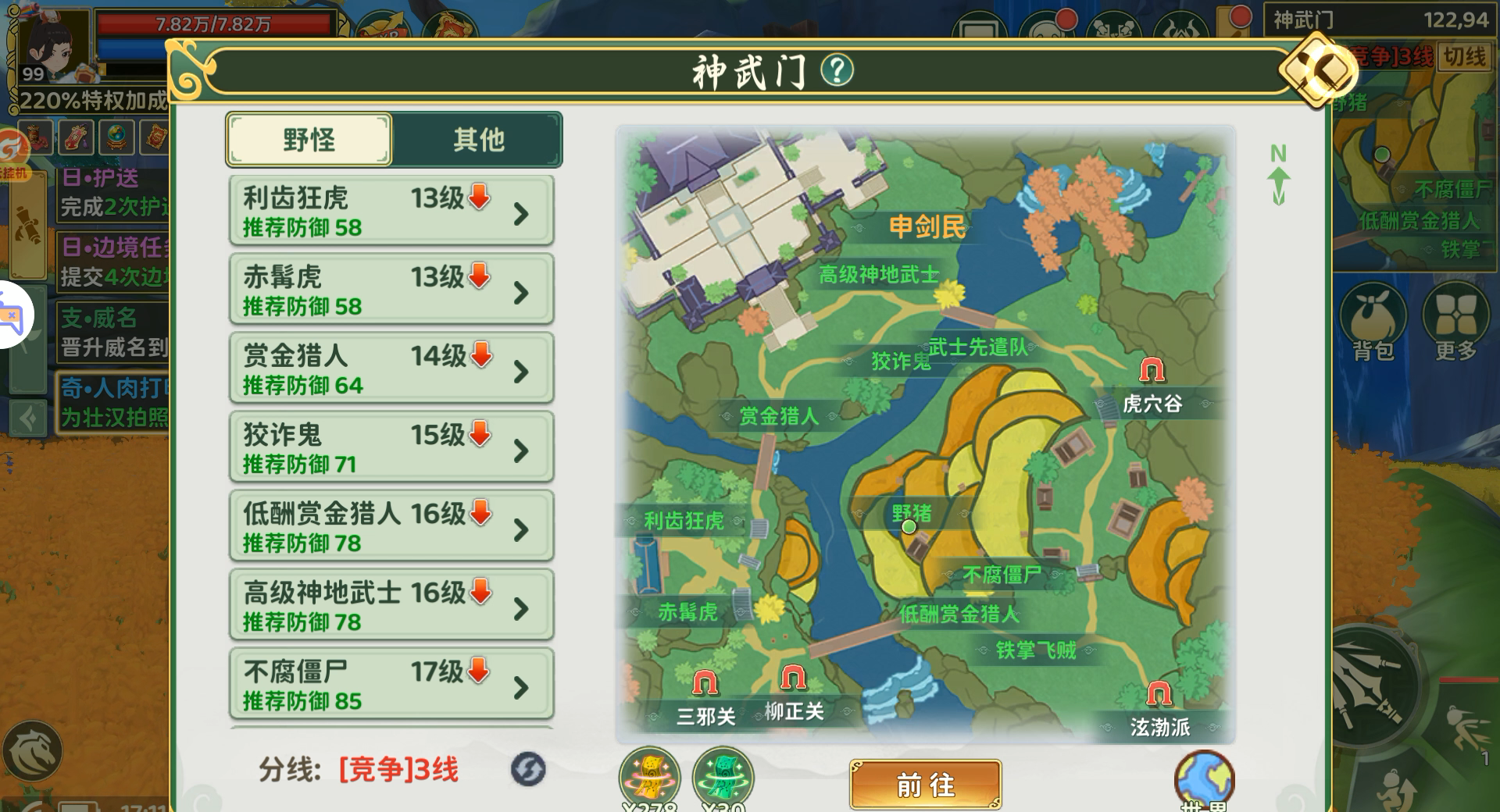This screenshot has height=812, width=1500.
Task: Select the 不腐僵尸 list row
Action: [391, 684]
